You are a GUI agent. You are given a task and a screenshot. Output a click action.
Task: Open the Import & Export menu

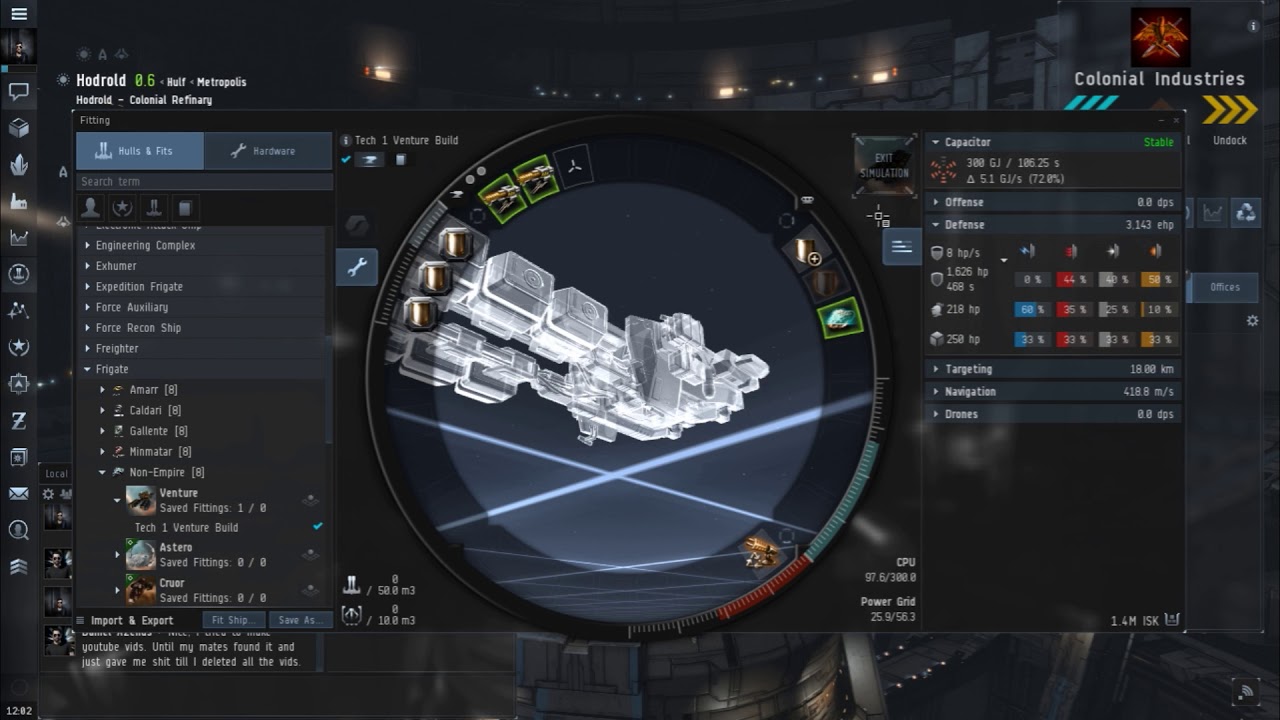pyautogui.click(x=132, y=620)
